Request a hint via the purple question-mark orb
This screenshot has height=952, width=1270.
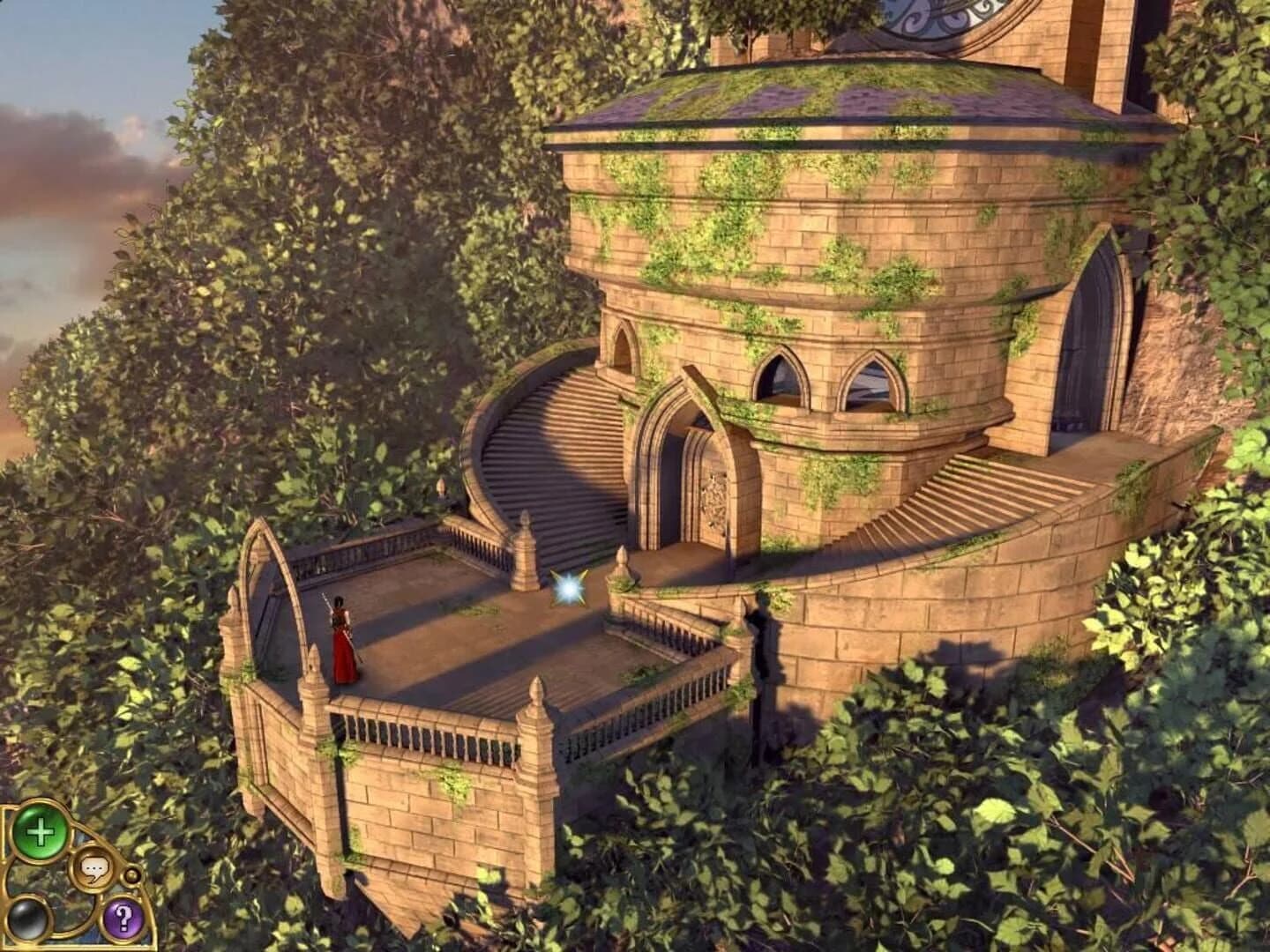click(x=123, y=919)
